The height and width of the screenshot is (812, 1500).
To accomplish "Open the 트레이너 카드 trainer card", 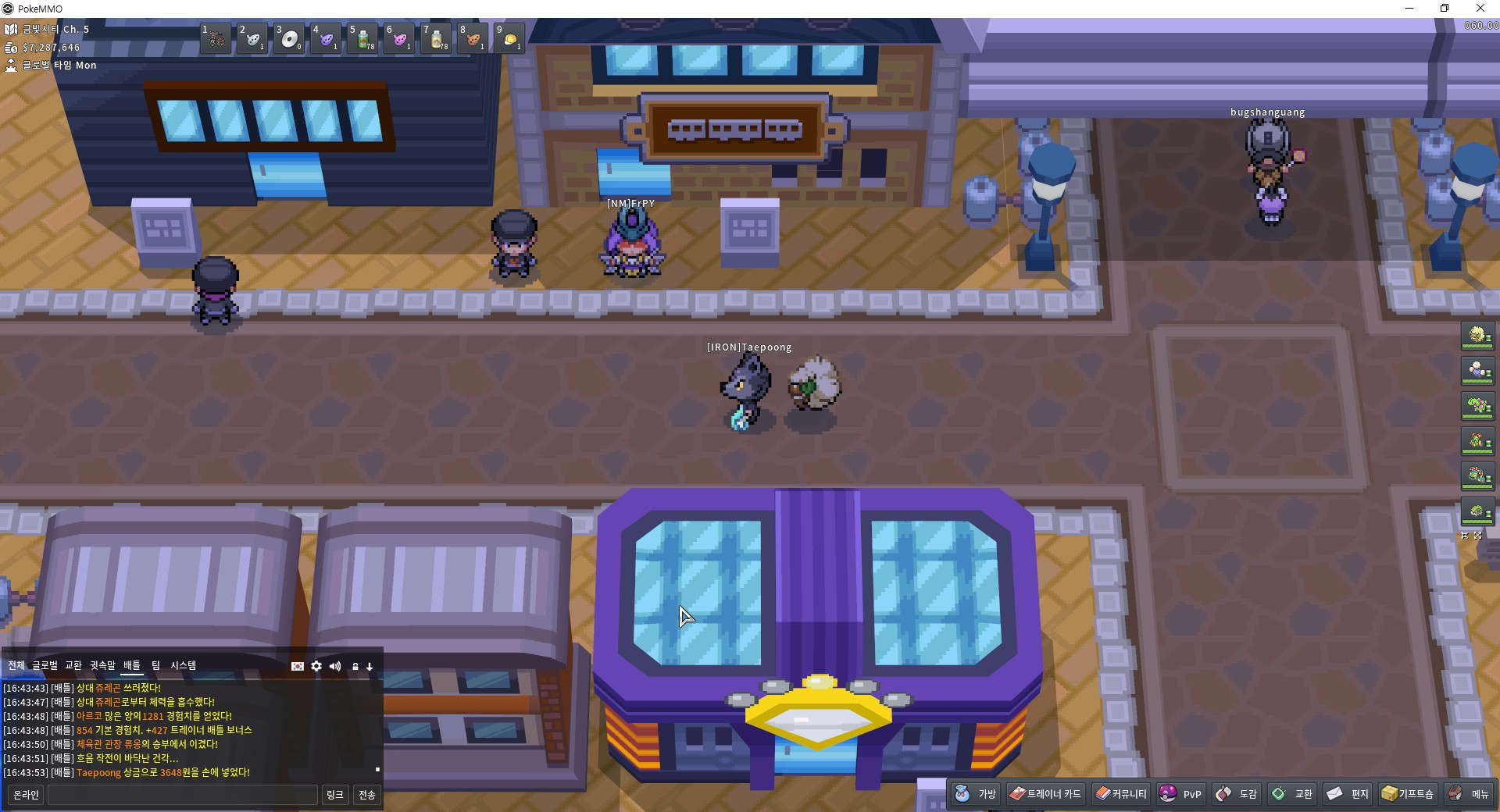I will pyautogui.click(x=1045, y=794).
